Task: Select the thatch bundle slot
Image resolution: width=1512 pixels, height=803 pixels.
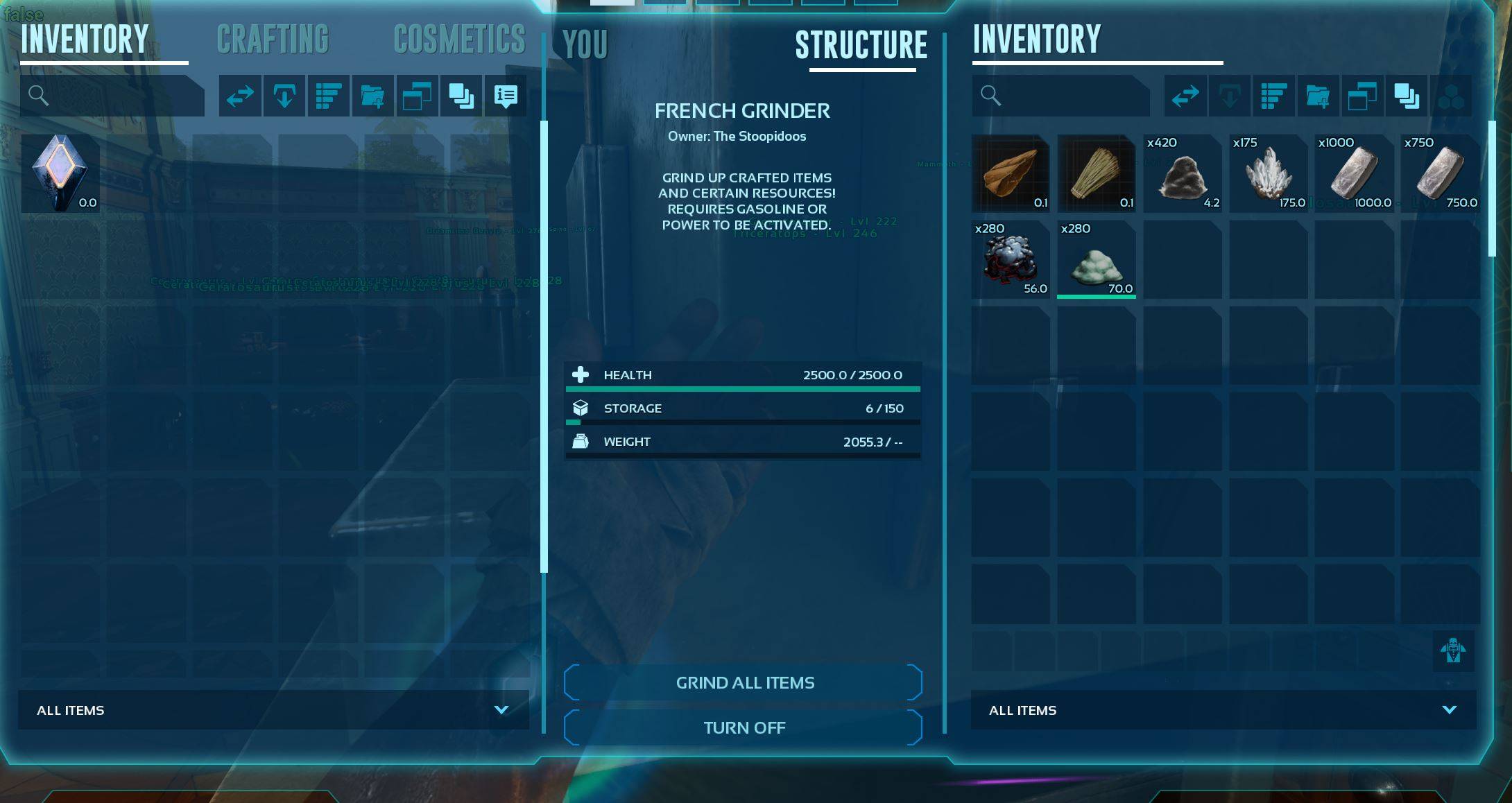Action: [x=1097, y=173]
